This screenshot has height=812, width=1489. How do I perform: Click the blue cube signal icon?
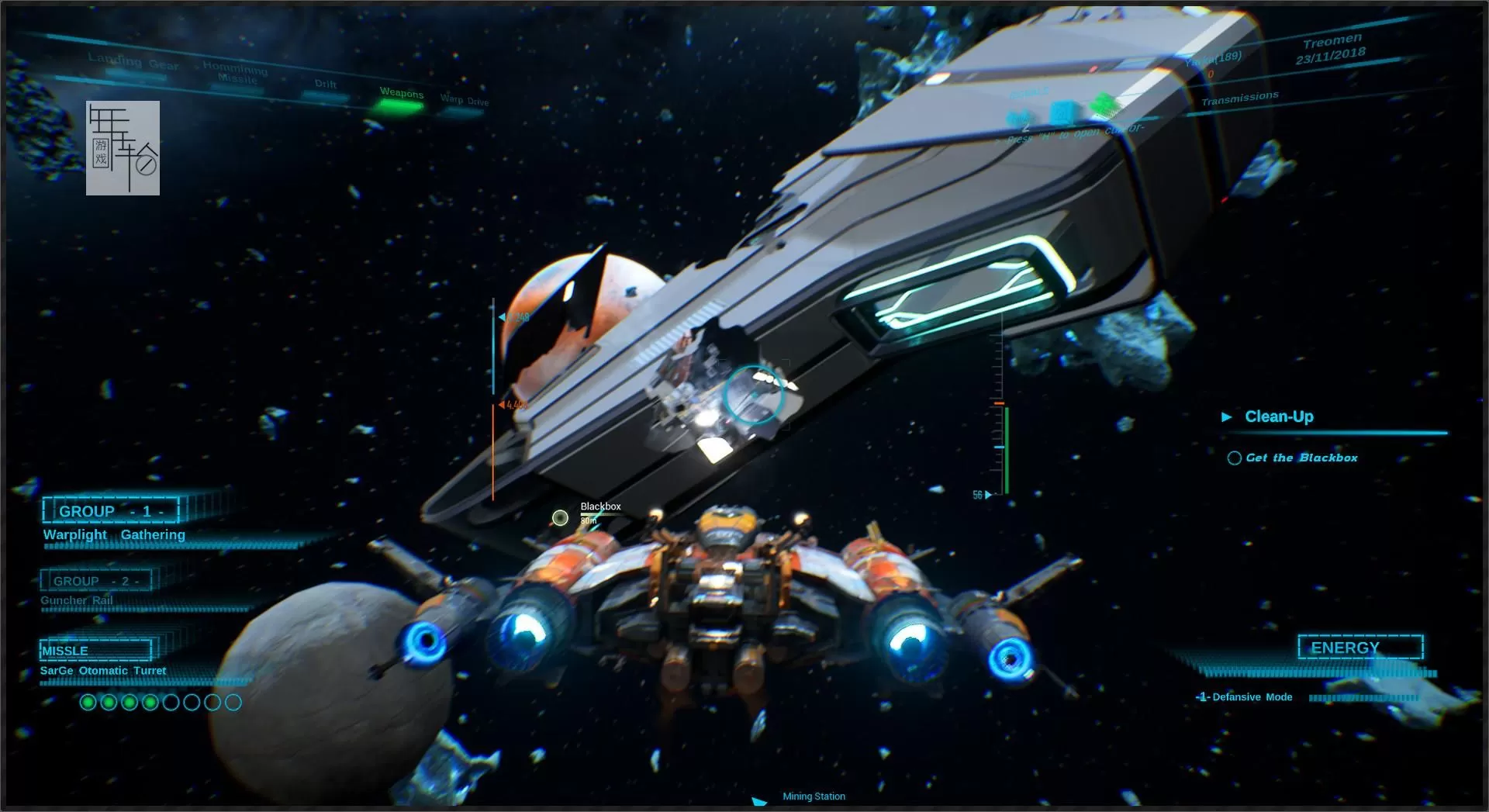1063,112
